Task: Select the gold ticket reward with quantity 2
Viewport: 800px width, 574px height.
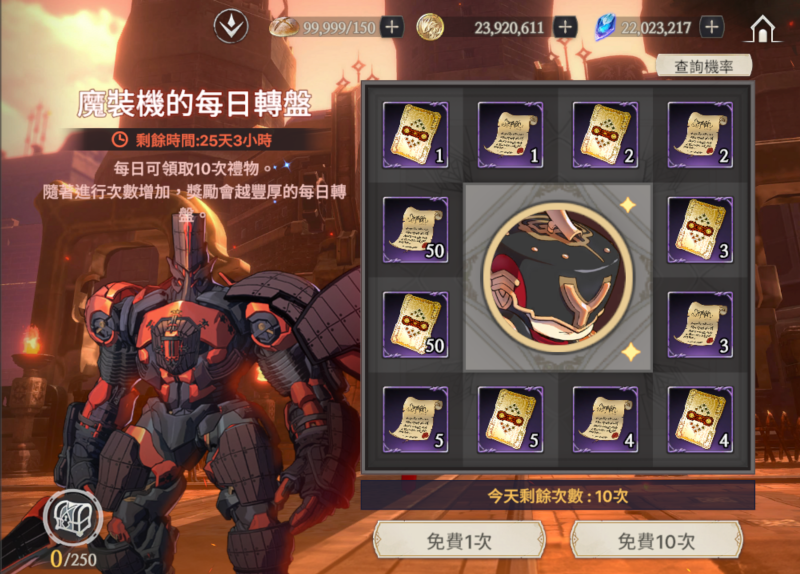Action: click(x=605, y=135)
